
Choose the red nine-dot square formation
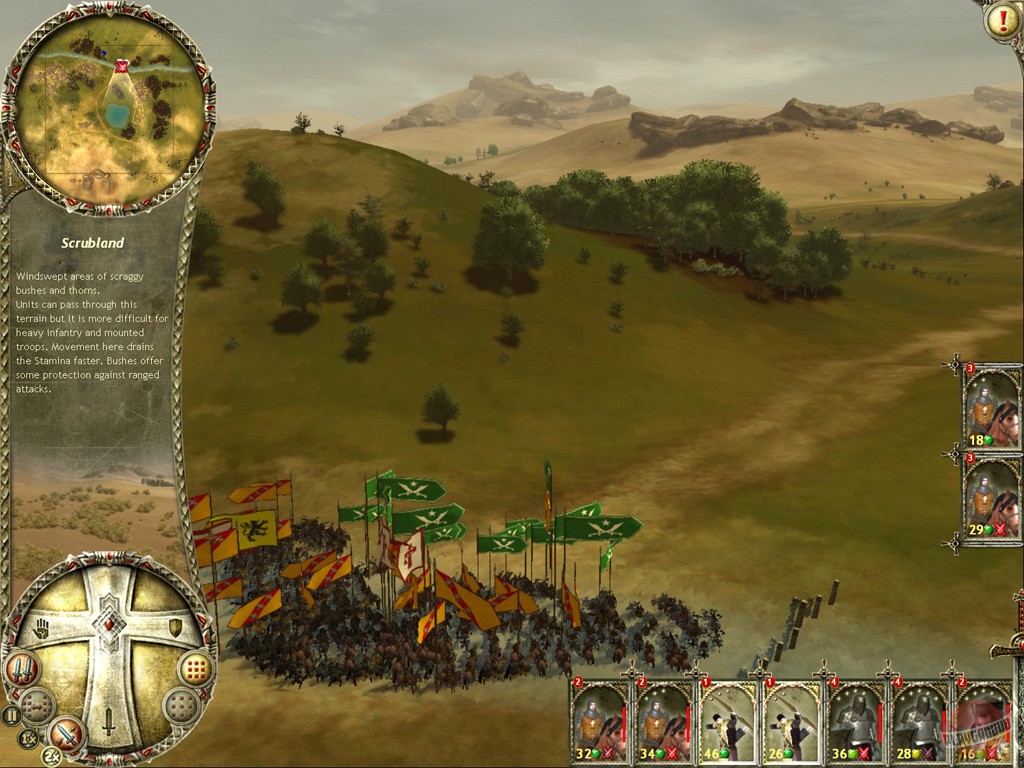click(196, 668)
